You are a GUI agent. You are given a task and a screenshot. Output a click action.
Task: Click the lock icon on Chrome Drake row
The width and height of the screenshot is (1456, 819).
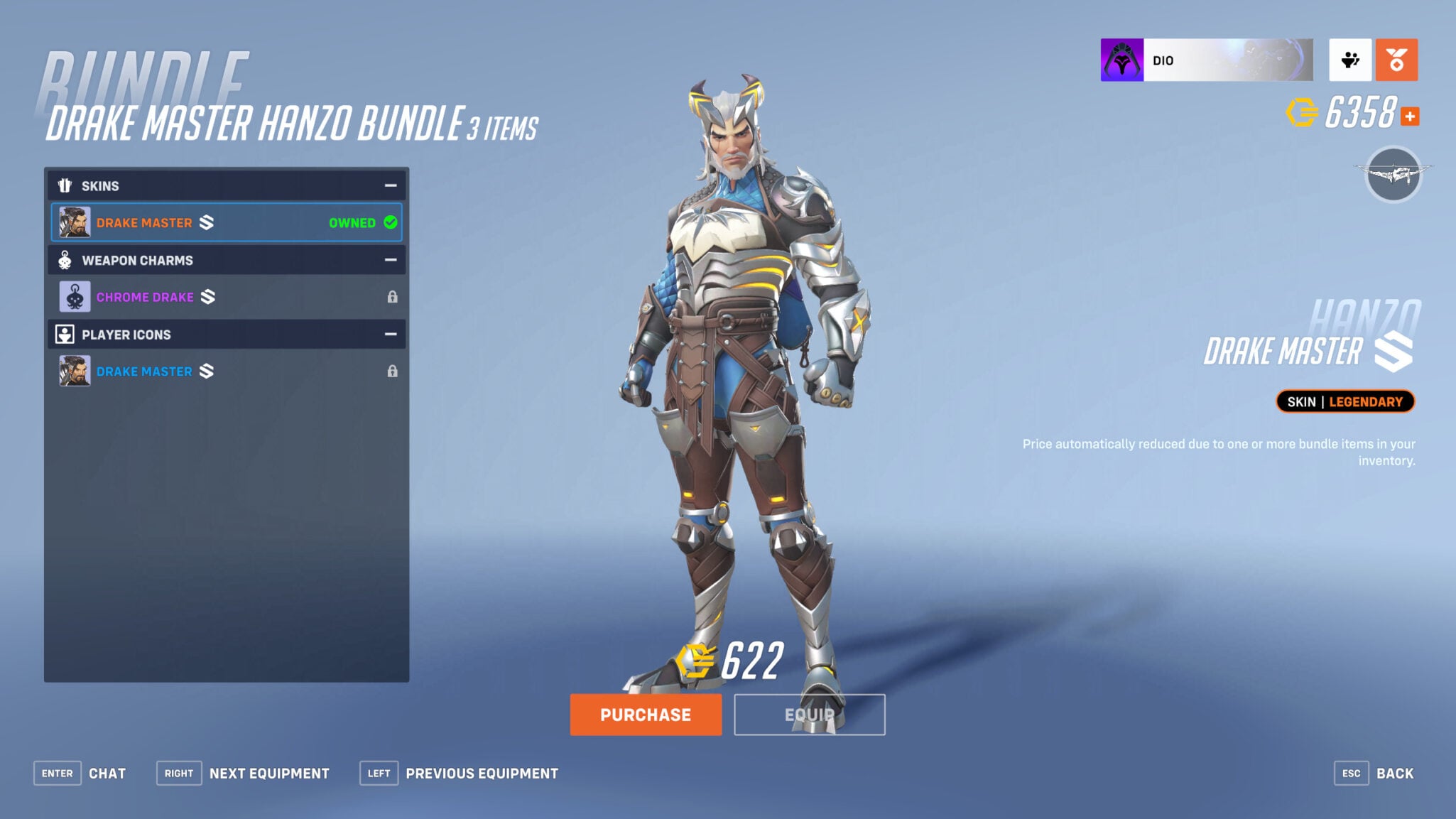coord(393,296)
